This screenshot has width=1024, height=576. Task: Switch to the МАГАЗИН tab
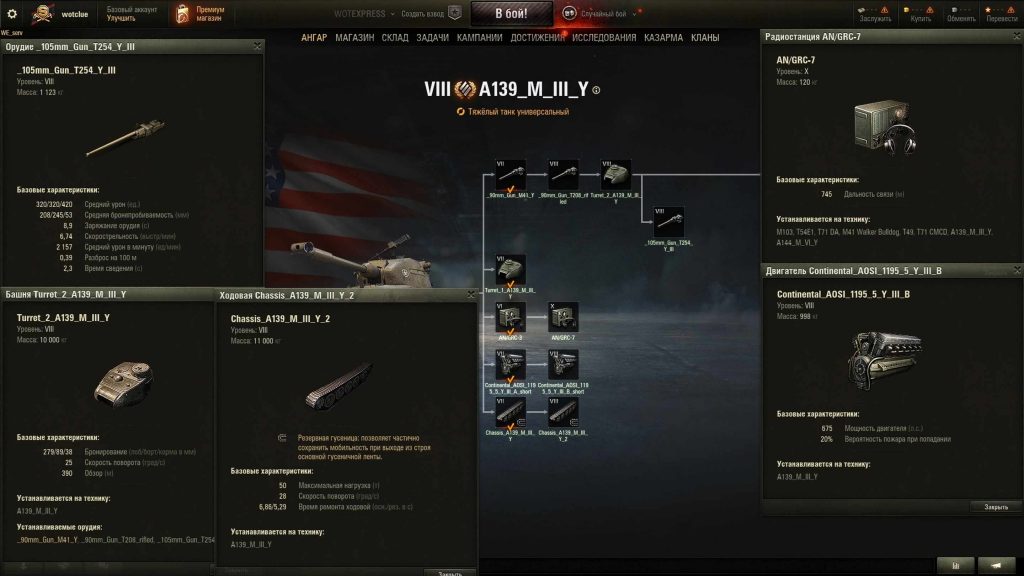(x=355, y=38)
